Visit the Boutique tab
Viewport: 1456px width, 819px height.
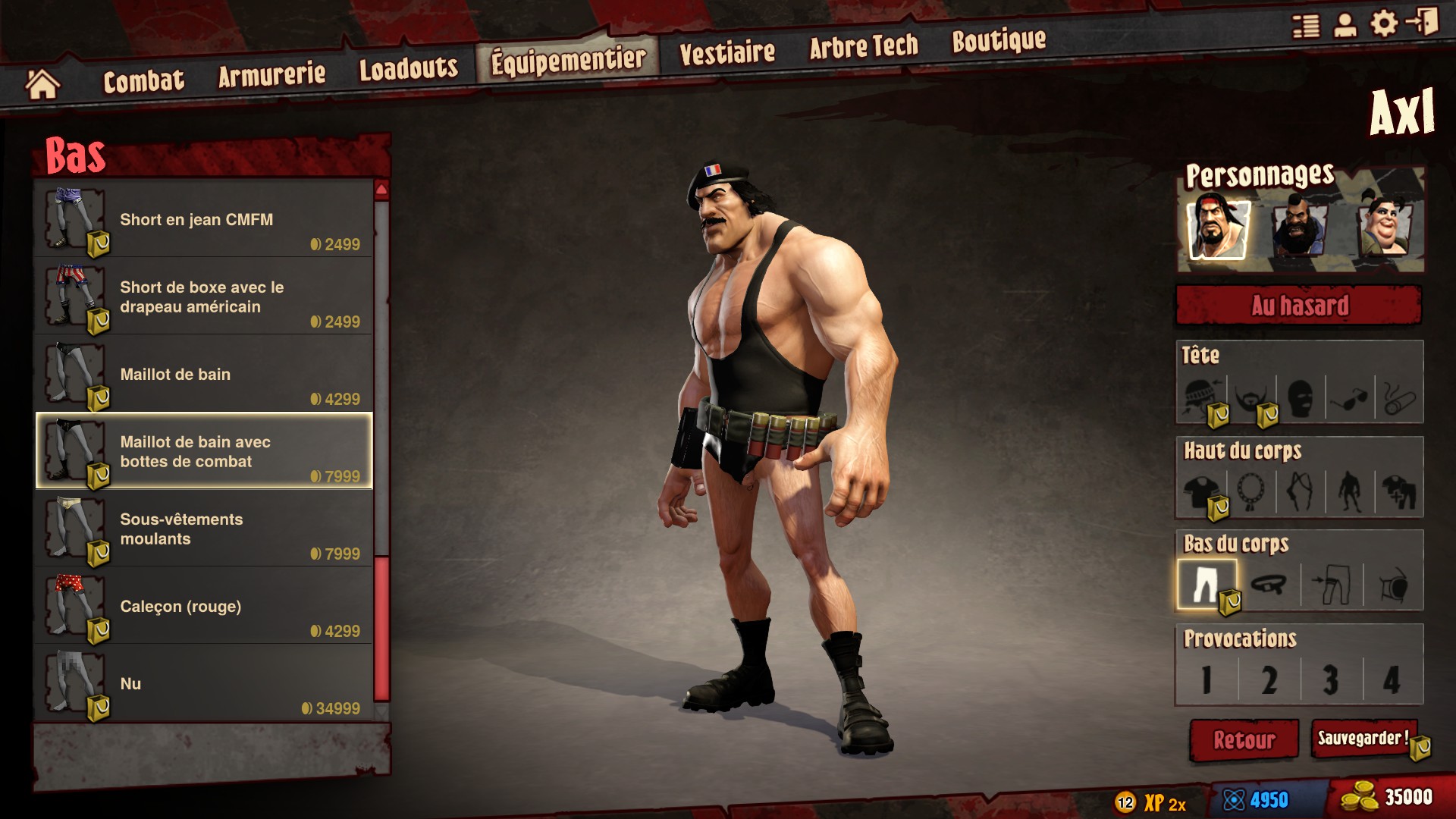(x=999, y=41)
